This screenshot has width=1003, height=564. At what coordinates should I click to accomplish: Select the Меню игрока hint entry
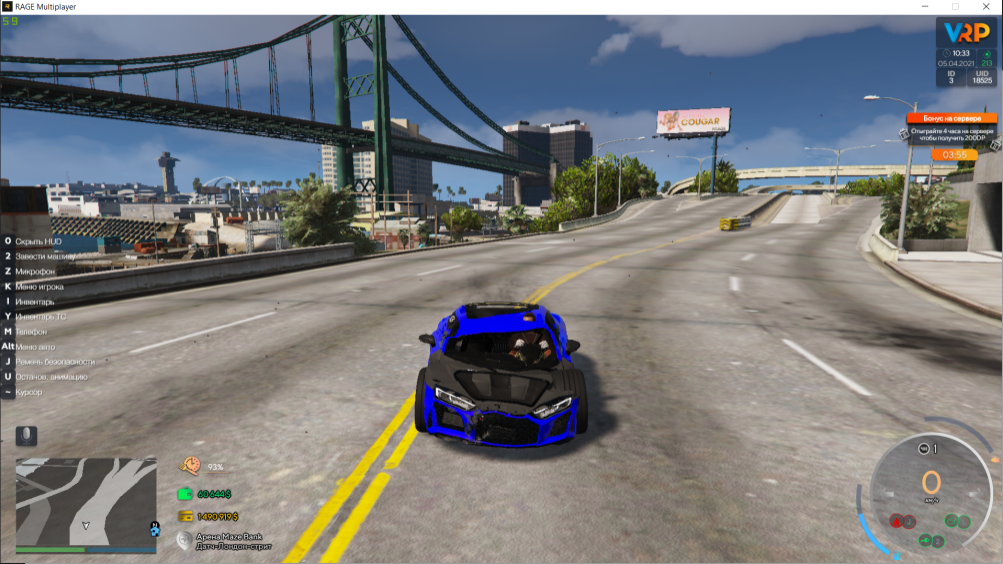coord(39,286)
